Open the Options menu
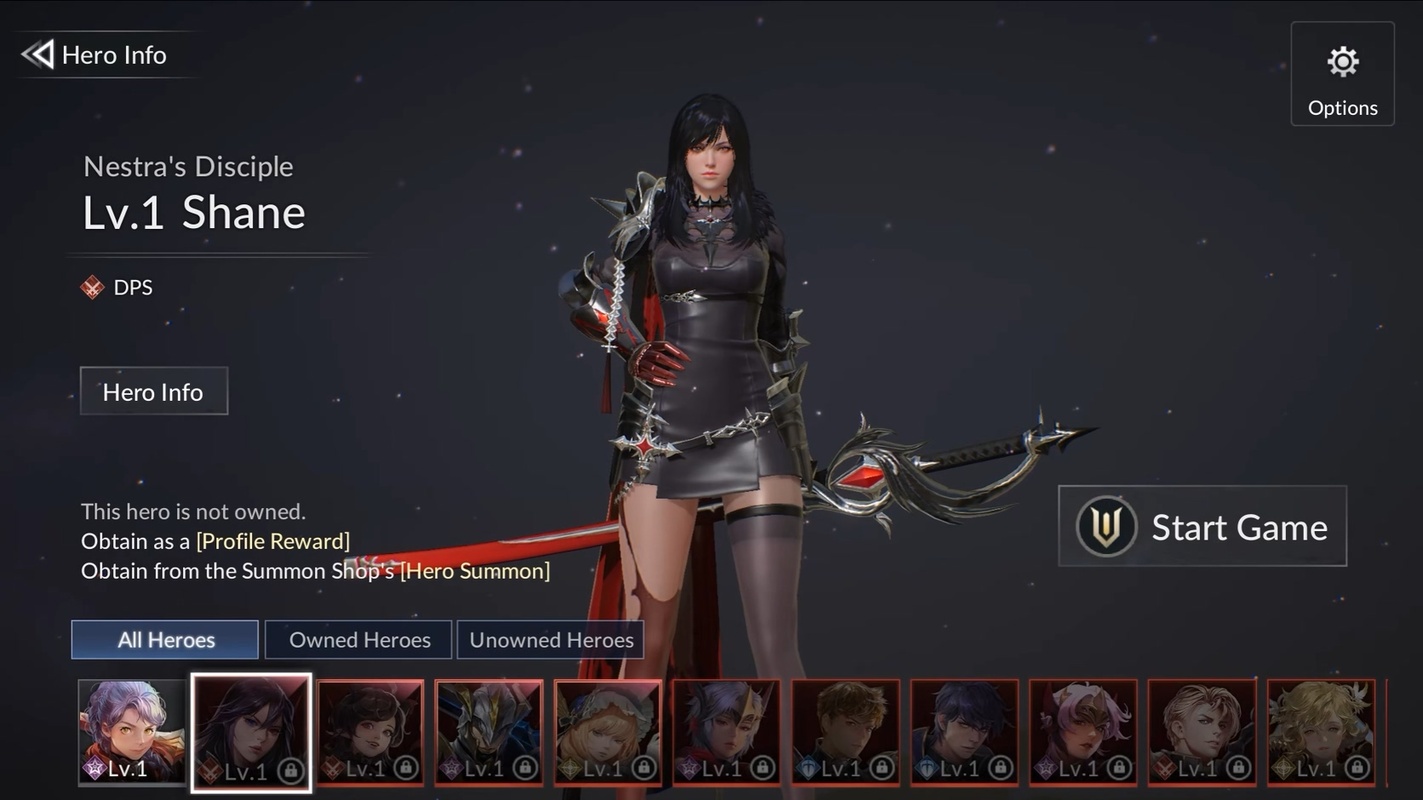This screenshot has height=800, width=1423. point(1342,74)
